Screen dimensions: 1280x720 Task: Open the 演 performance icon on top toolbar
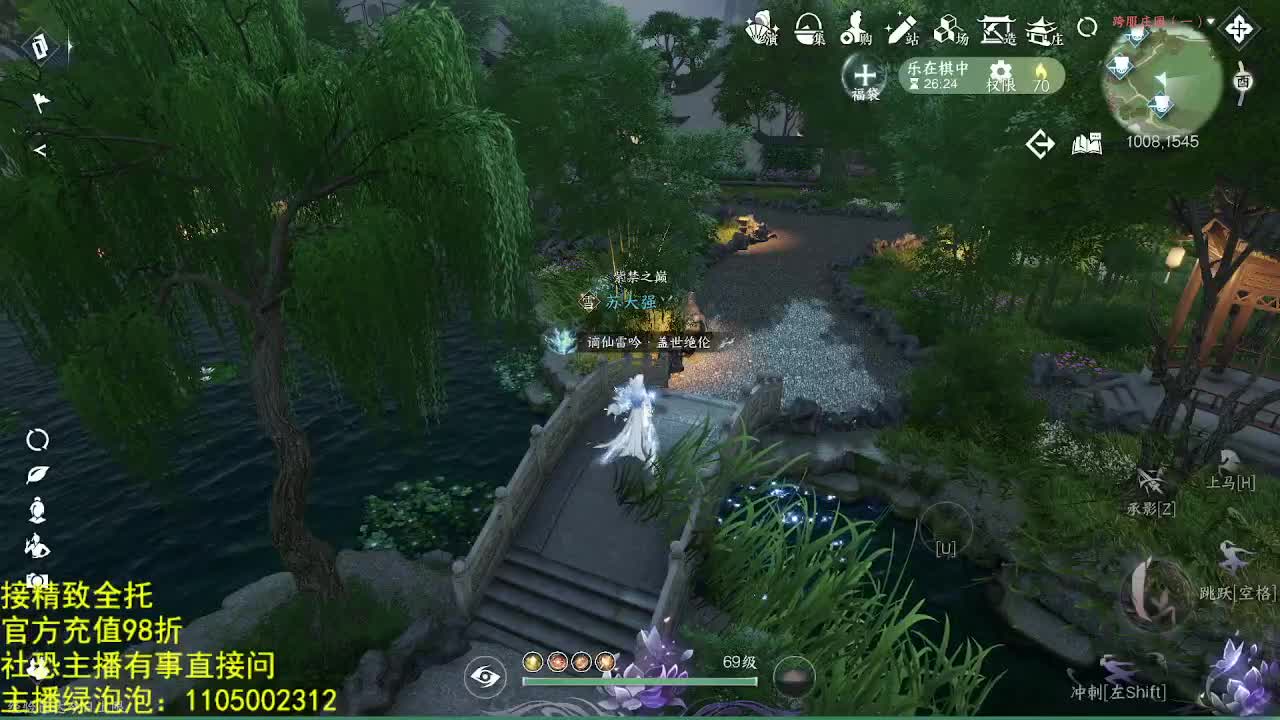click(x=762, y=30)
